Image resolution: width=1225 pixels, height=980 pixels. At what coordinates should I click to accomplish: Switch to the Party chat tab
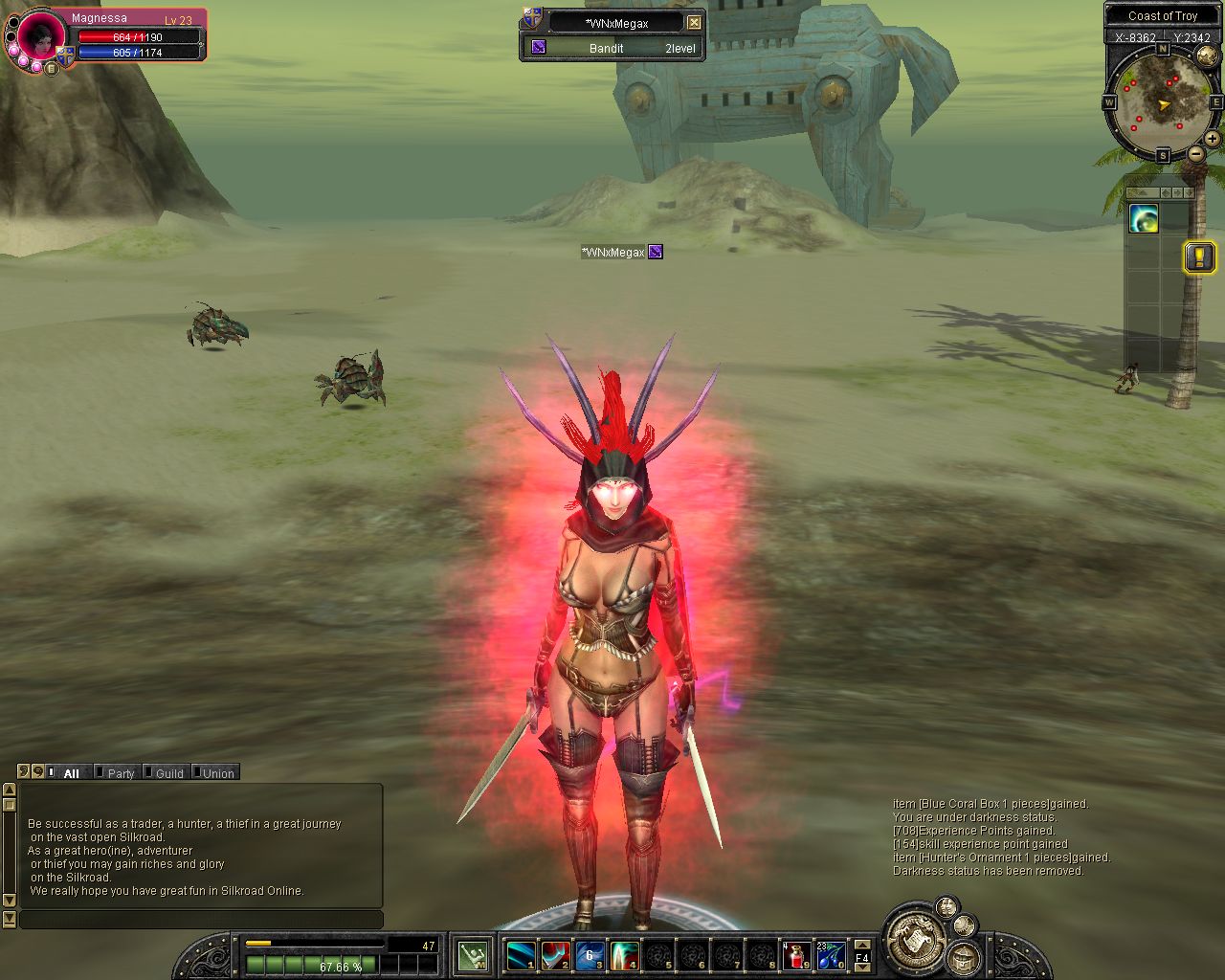click(x=120, y=773)
